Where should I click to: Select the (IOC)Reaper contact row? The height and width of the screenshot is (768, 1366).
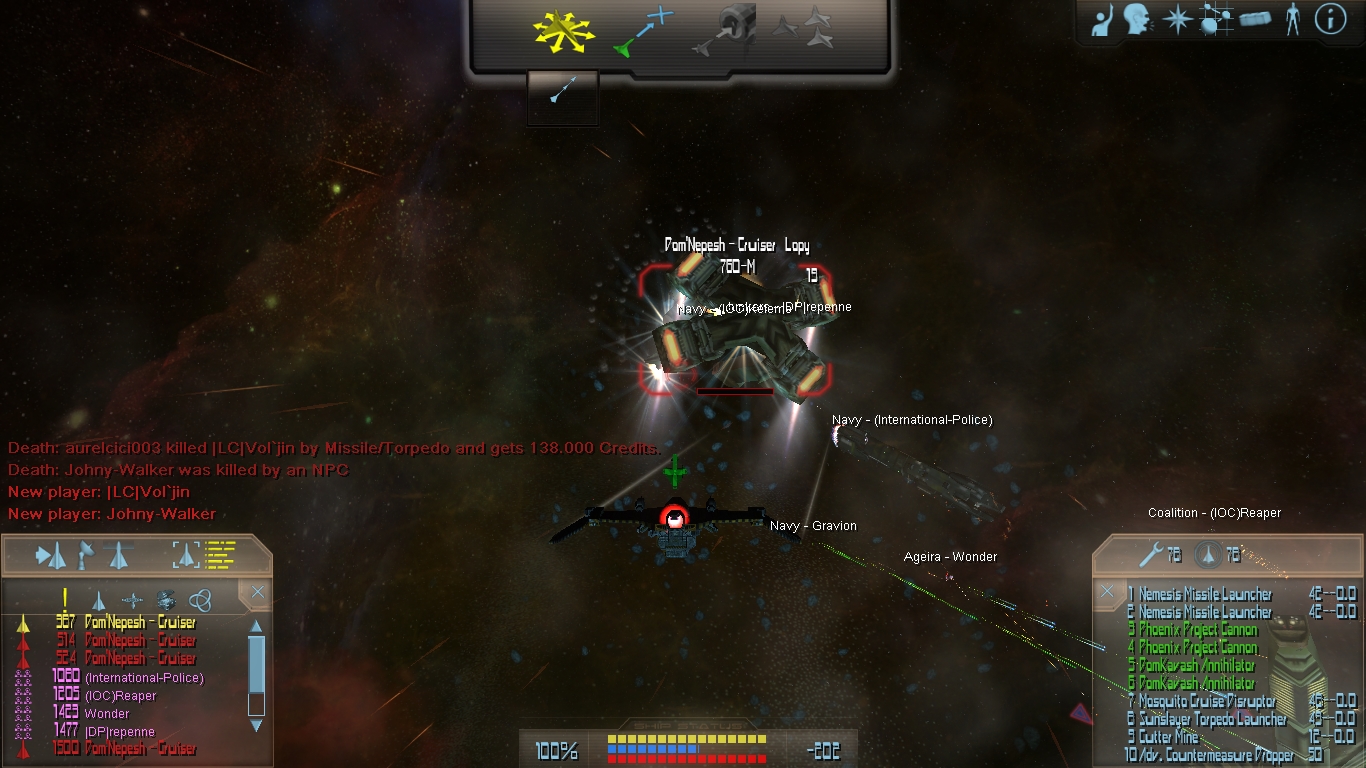[x=121, y=696]
